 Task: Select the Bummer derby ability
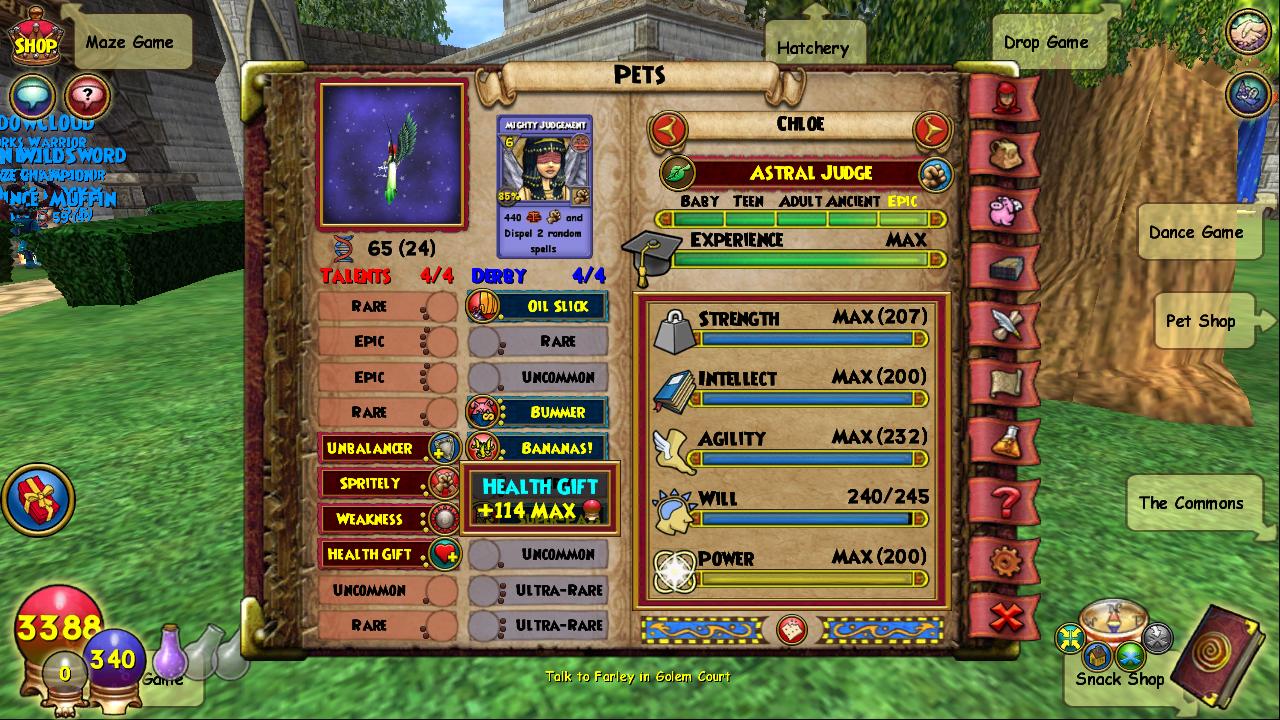(540, 412)
